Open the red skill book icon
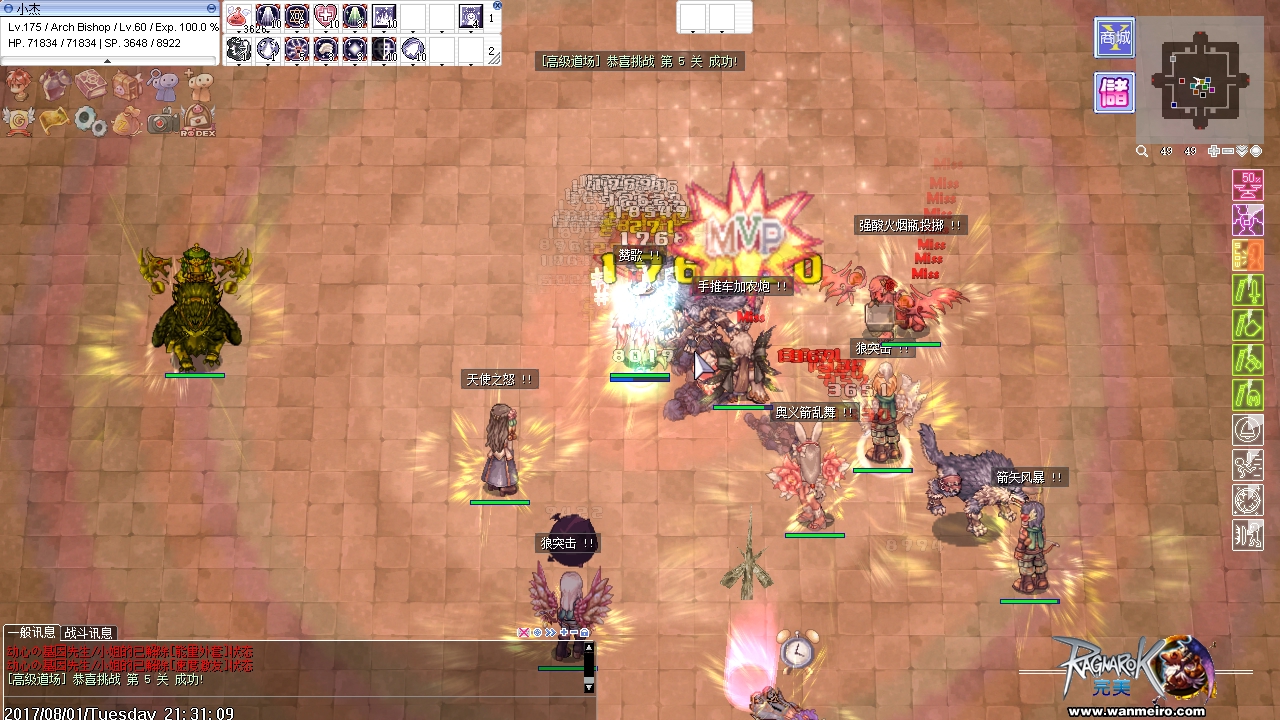 [x=91, y=85]
